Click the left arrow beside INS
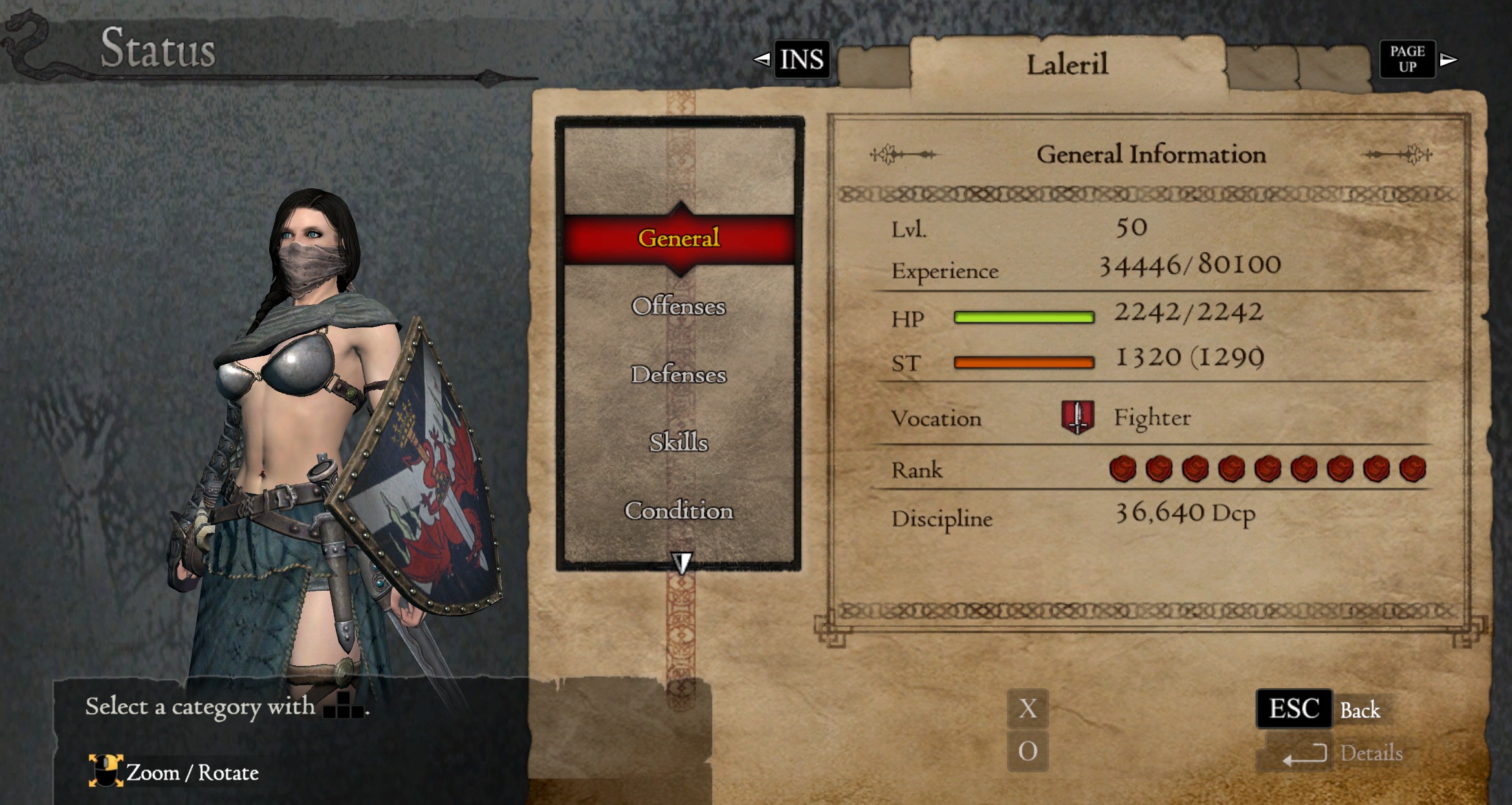 761,60
